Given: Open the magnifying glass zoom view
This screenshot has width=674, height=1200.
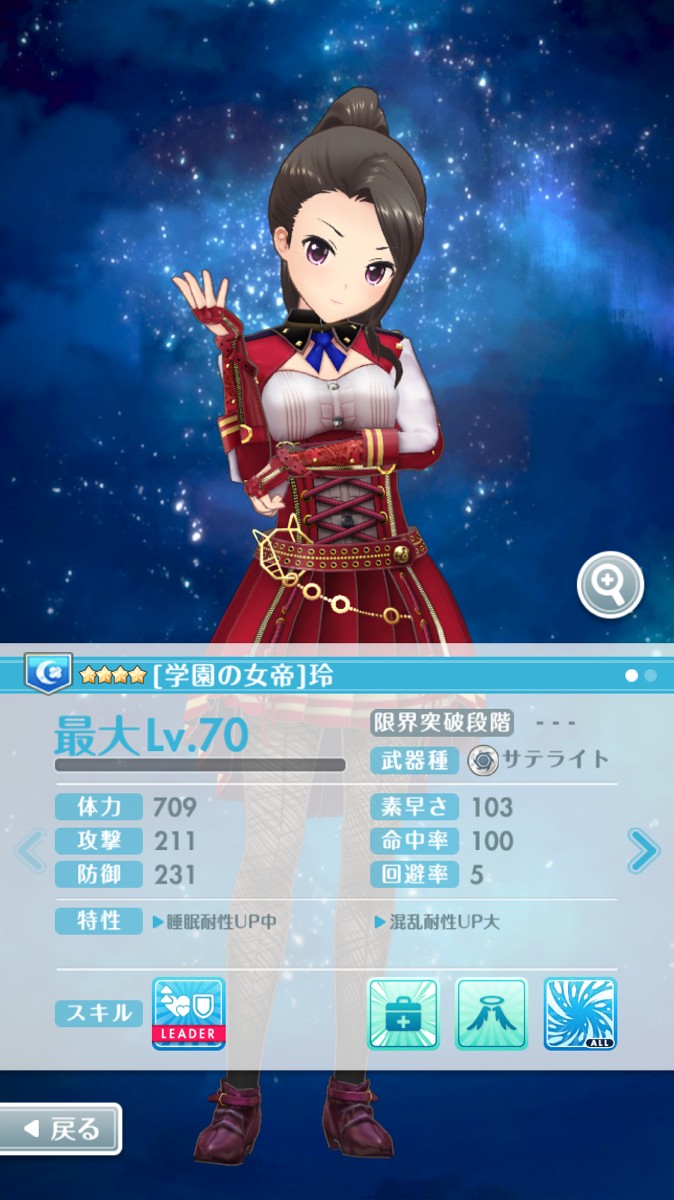Looking at the screenshot, I should coord(610,585).
